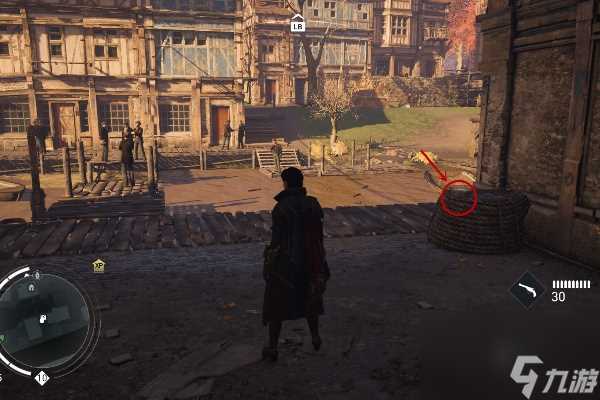Select the house icon on the minimap
Viewport: 600px width, 400px height.
(x=31, y=288)
